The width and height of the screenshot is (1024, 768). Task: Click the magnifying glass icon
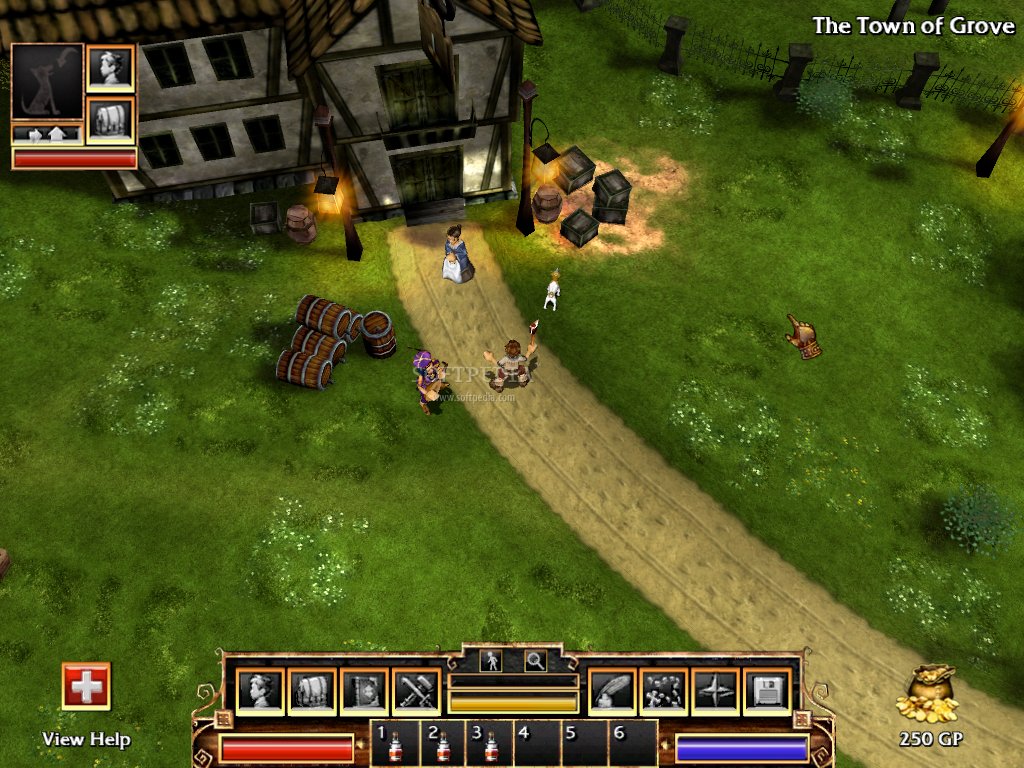536,660
